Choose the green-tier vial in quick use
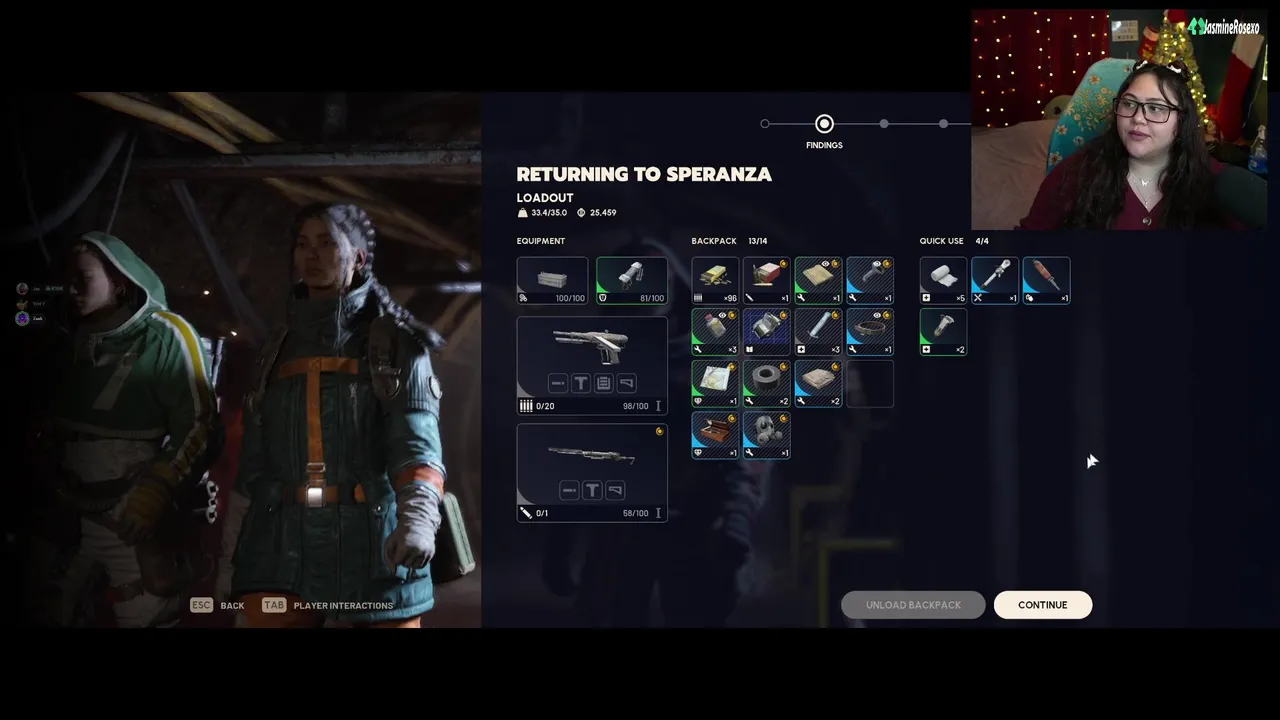This screenshot has width=1280, height=720. [943, 332]
